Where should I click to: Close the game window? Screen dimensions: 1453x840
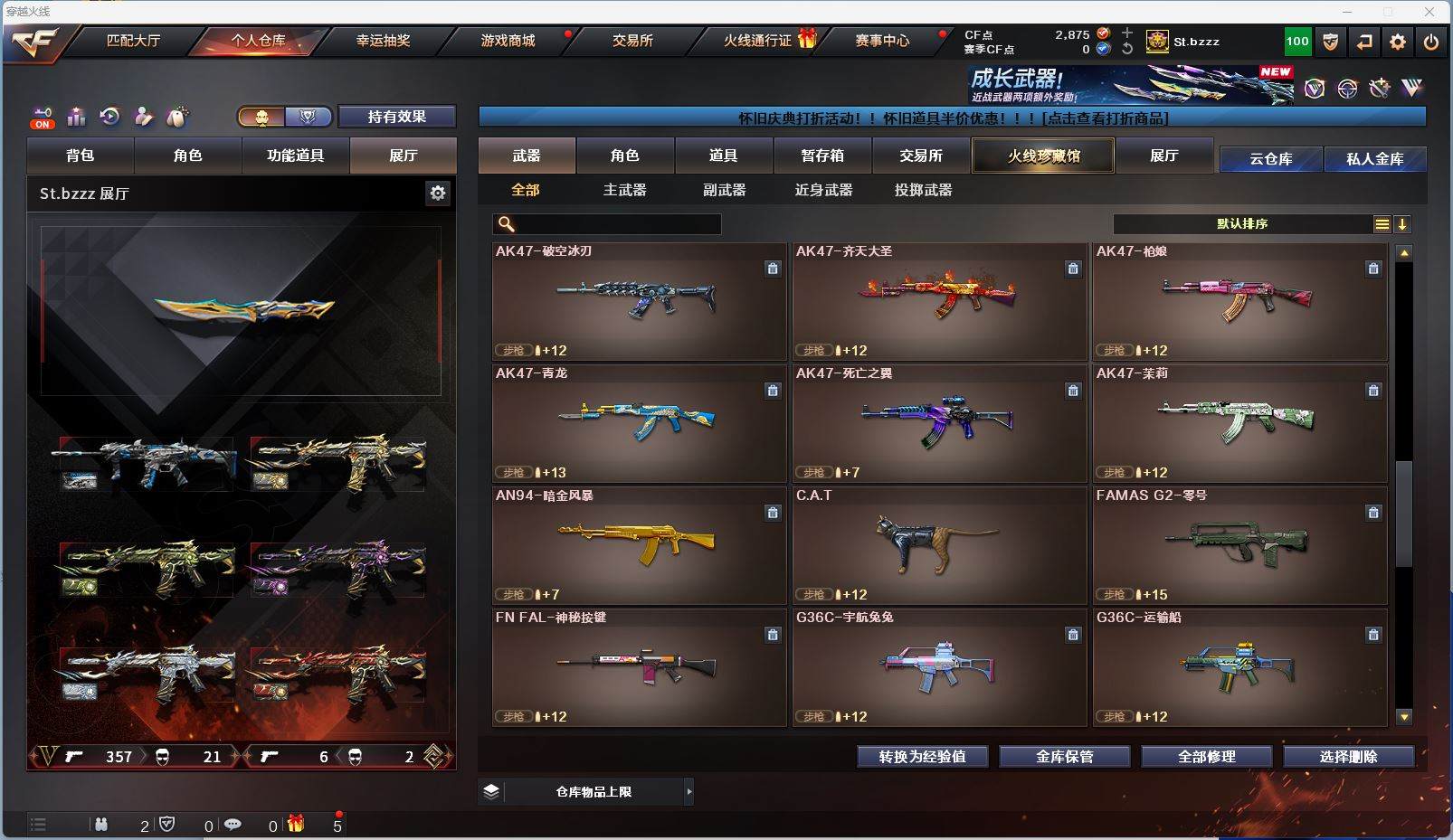click(1429, 12)
